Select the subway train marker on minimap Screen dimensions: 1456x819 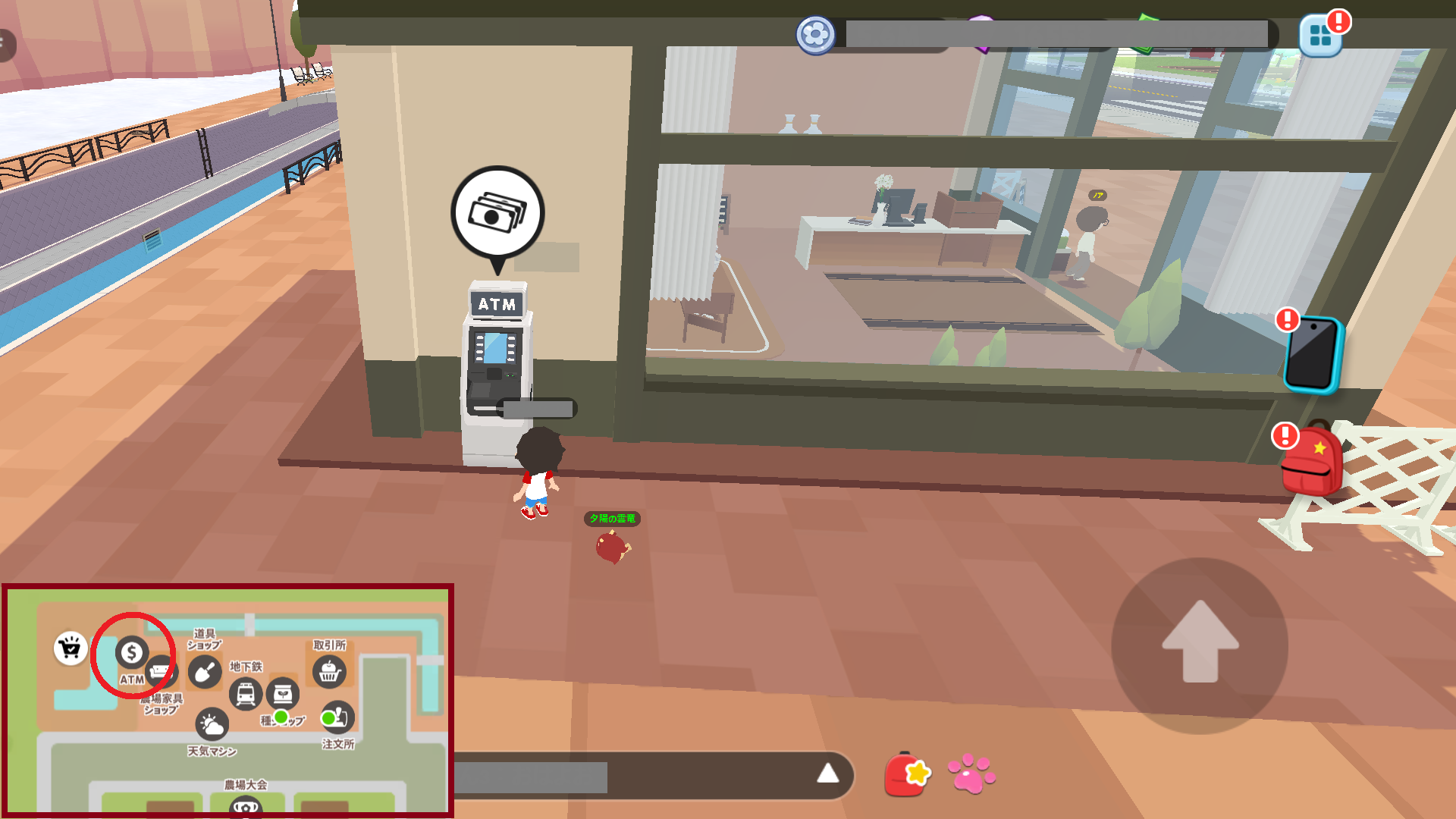(246, 694)
